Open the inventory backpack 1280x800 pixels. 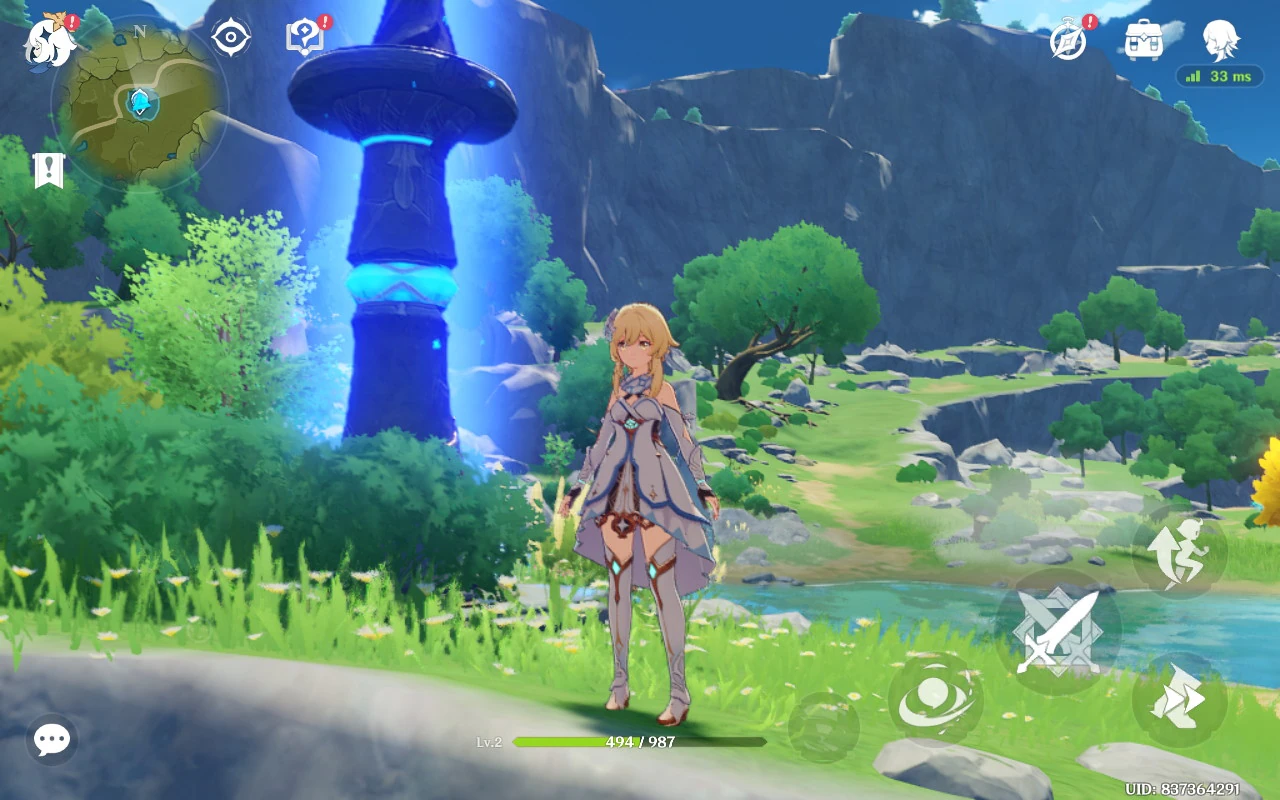point(1143,40)
